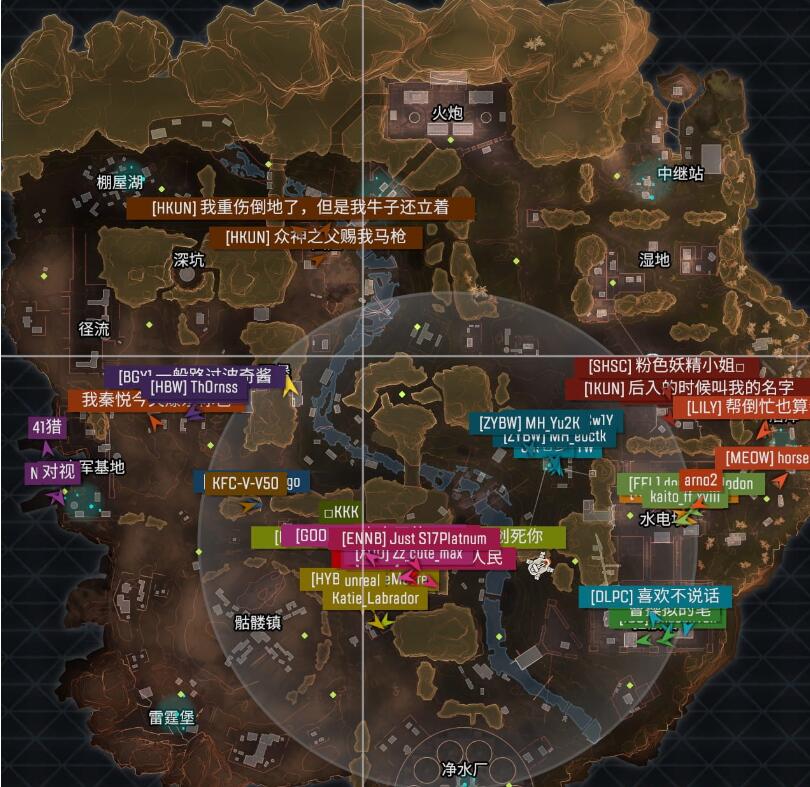Select the player tag [HKUN] 我重伤倒地了
Image resolution: width=810 pixels, height=787 pixels.
point(299,208)
